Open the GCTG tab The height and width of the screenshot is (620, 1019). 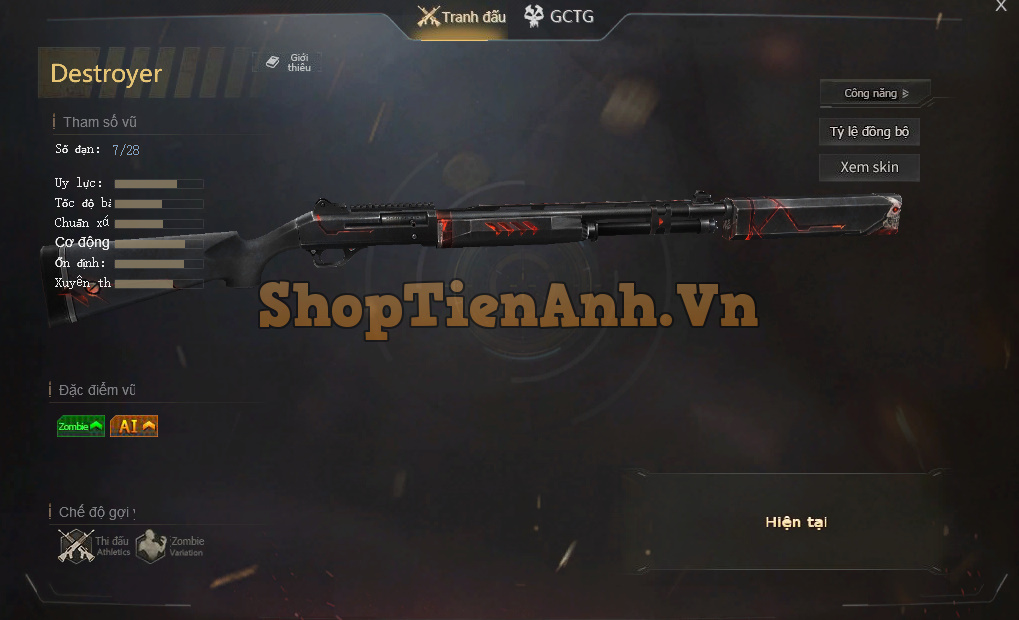click(x=558, y=17)
